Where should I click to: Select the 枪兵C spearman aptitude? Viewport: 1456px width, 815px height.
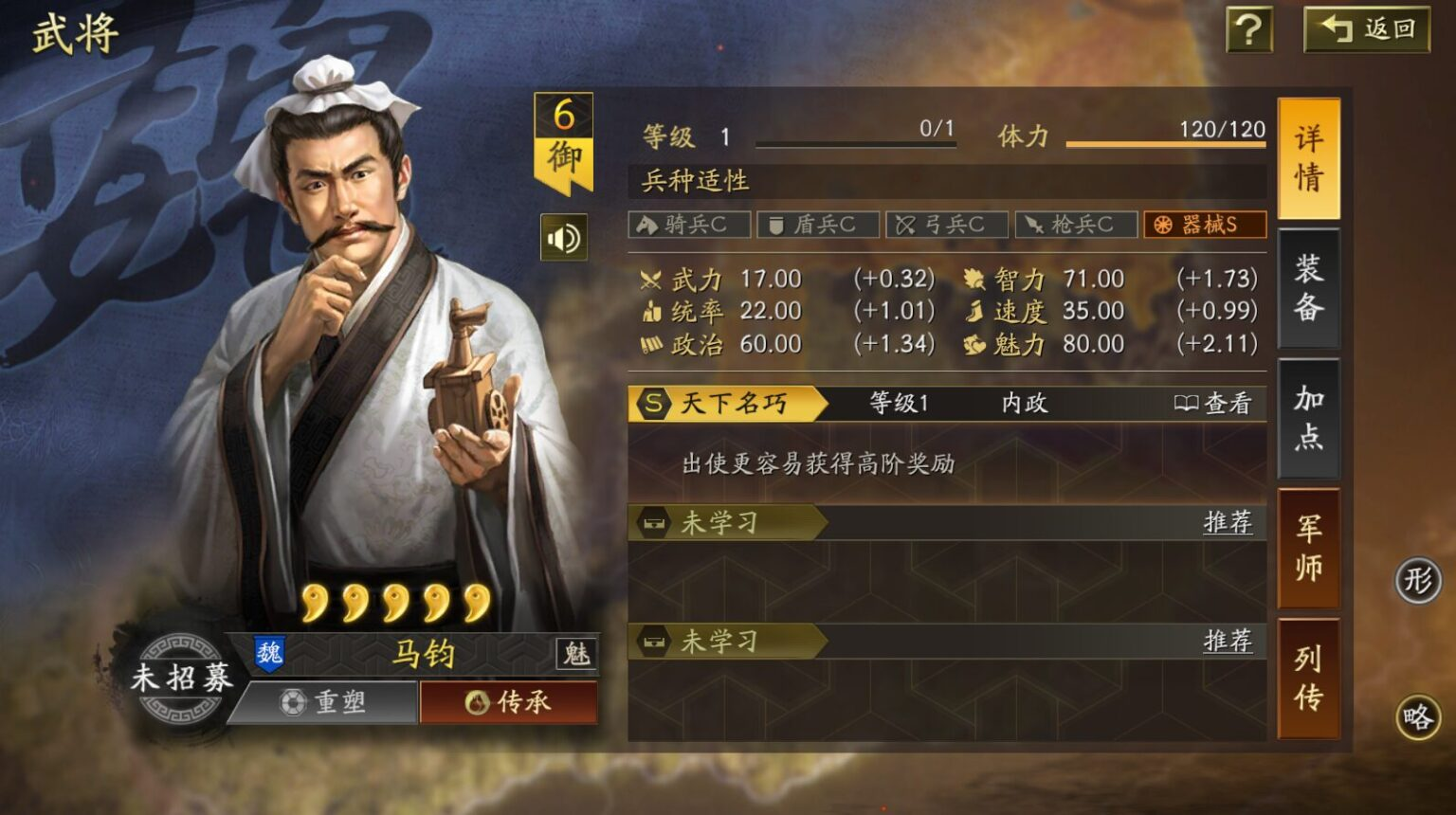(1076, 225)
